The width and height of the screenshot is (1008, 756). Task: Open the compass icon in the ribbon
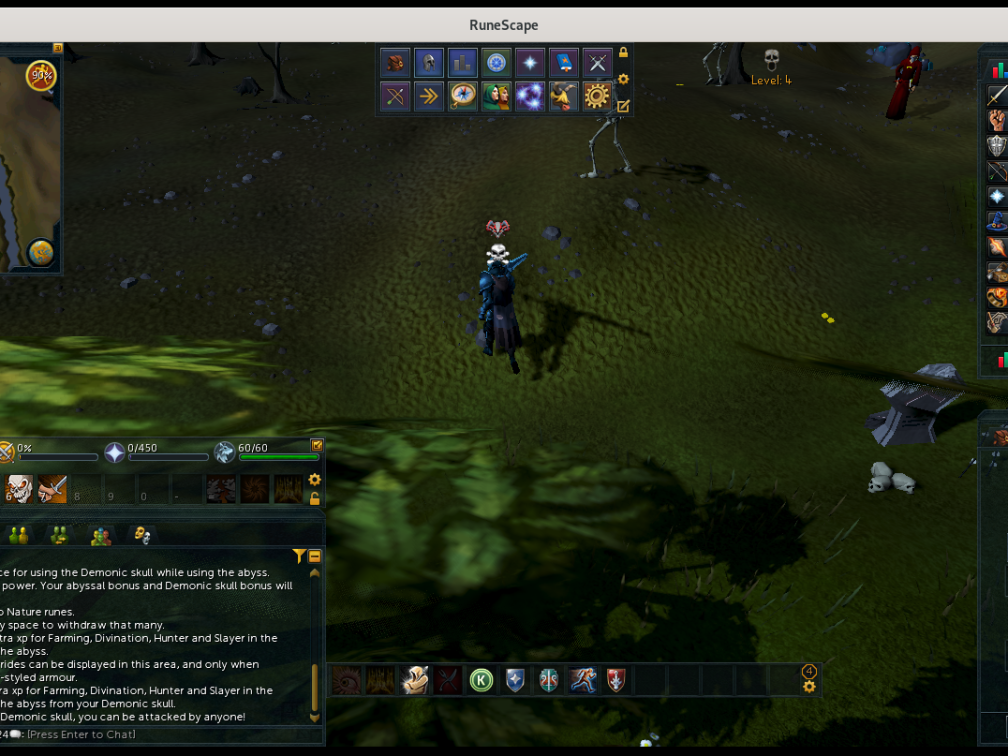(462, 96)
